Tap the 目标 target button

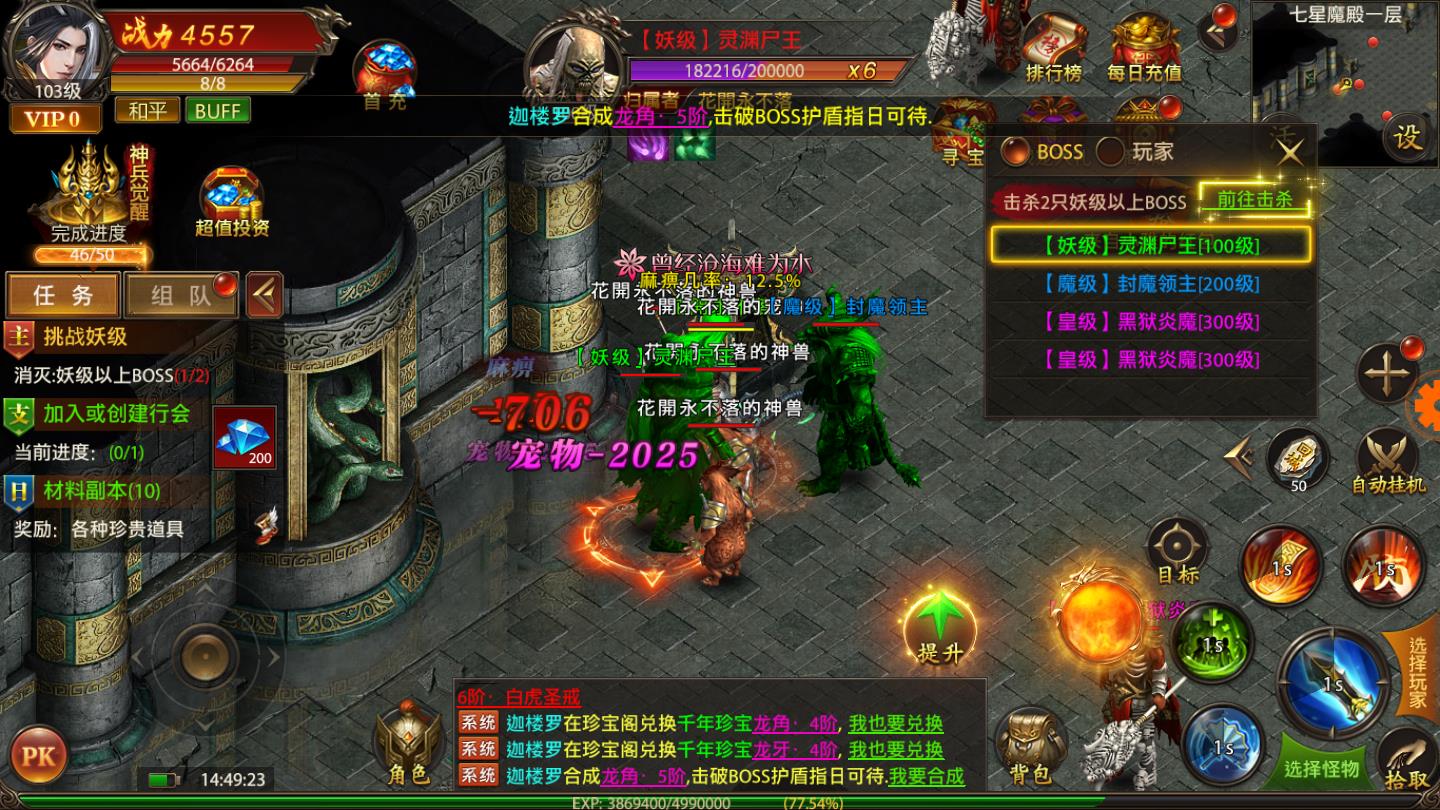coord(1177,551)
